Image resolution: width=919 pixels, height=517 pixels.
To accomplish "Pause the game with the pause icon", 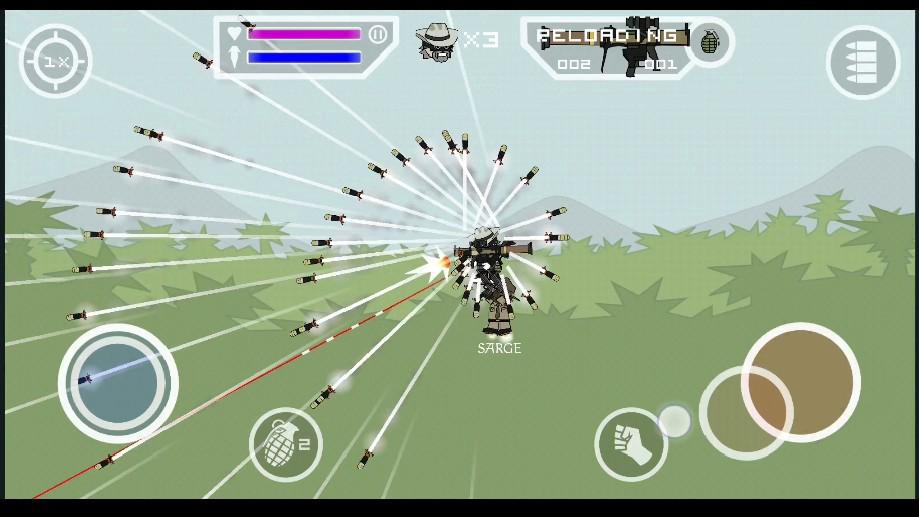I will 378,34.
